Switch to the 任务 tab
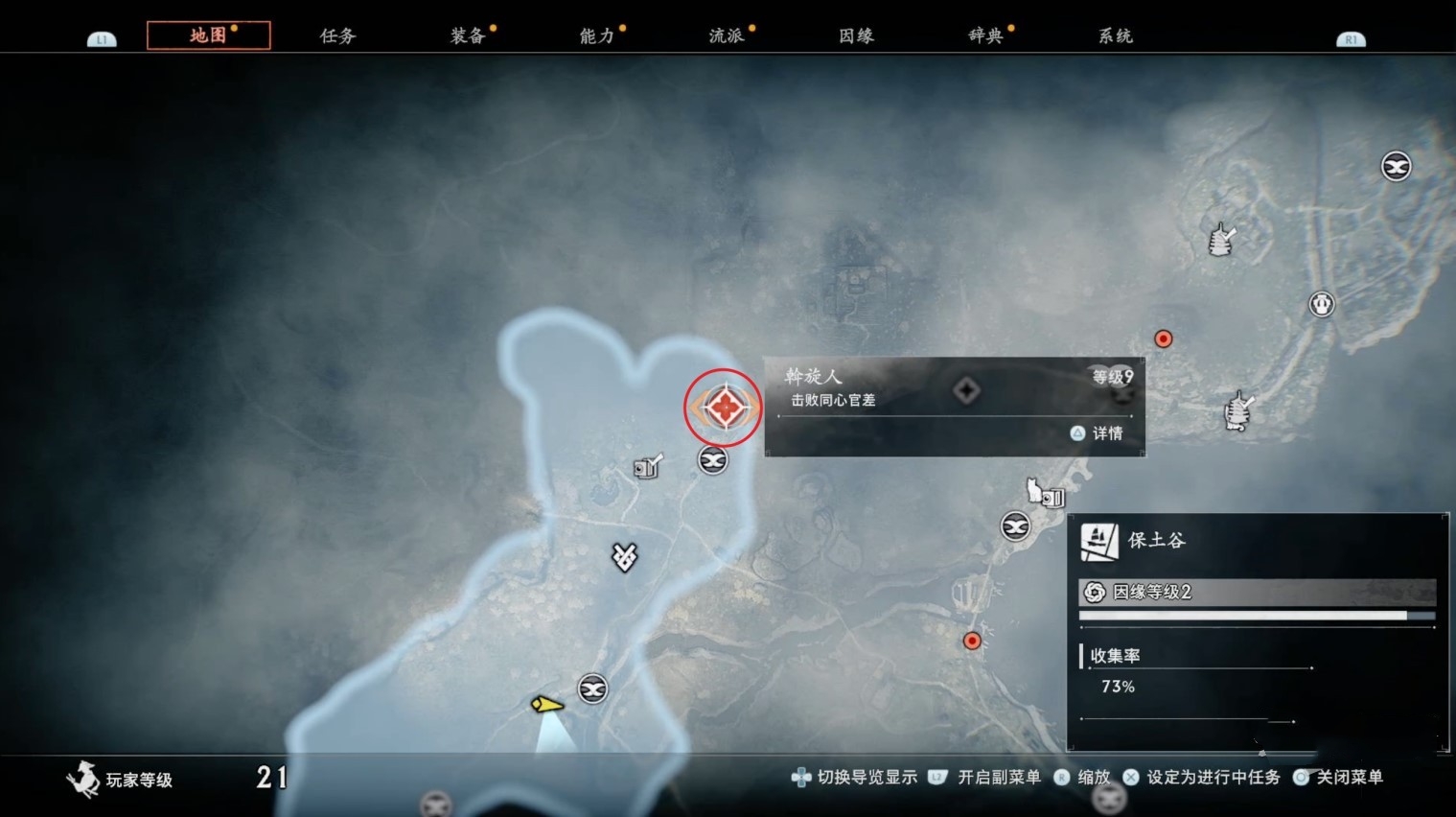This screenshot has height=817, width=1456. (x=335, y=35)
